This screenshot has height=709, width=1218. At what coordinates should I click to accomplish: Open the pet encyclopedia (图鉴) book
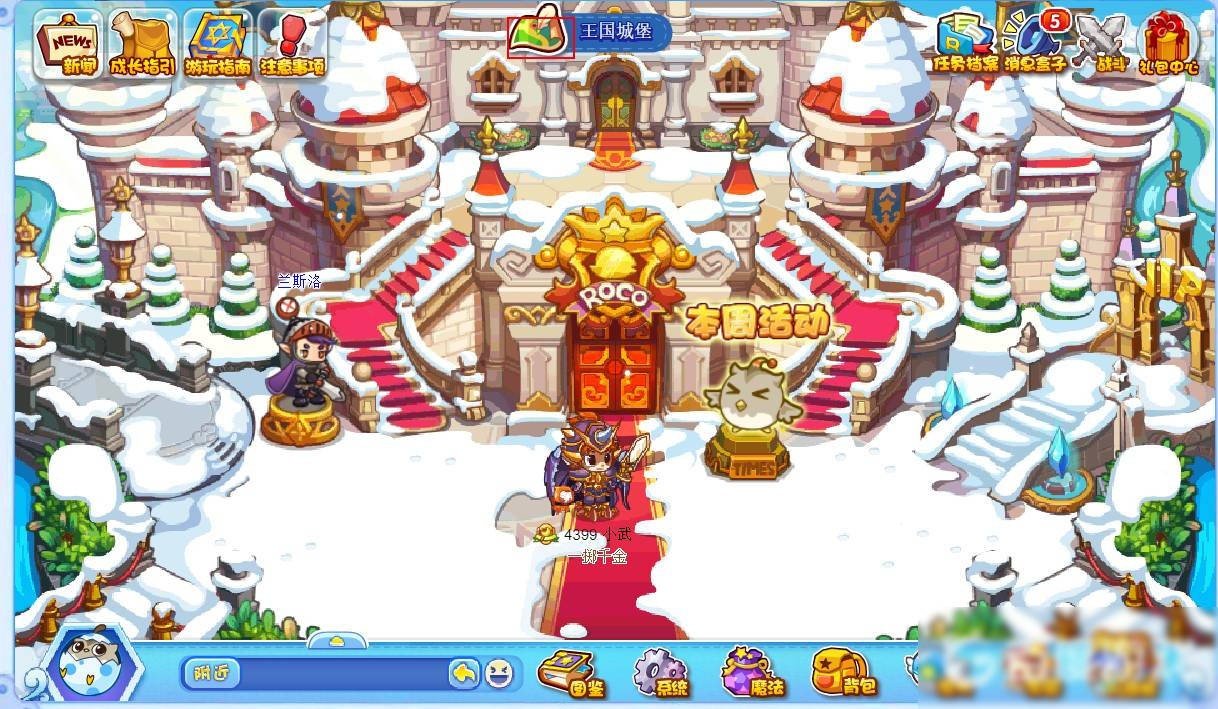coord(566,672)
